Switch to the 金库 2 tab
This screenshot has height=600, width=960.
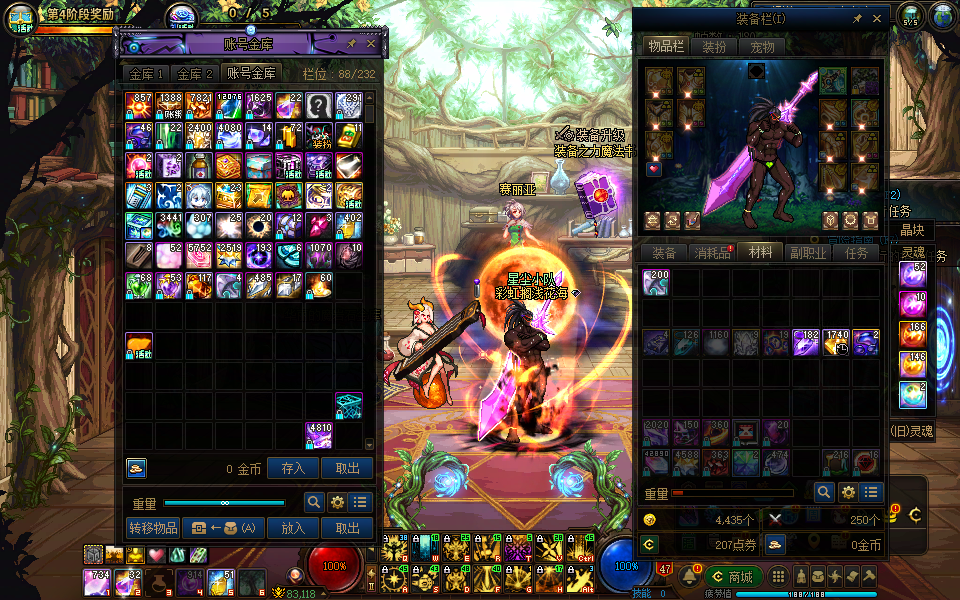pos(196,74)
